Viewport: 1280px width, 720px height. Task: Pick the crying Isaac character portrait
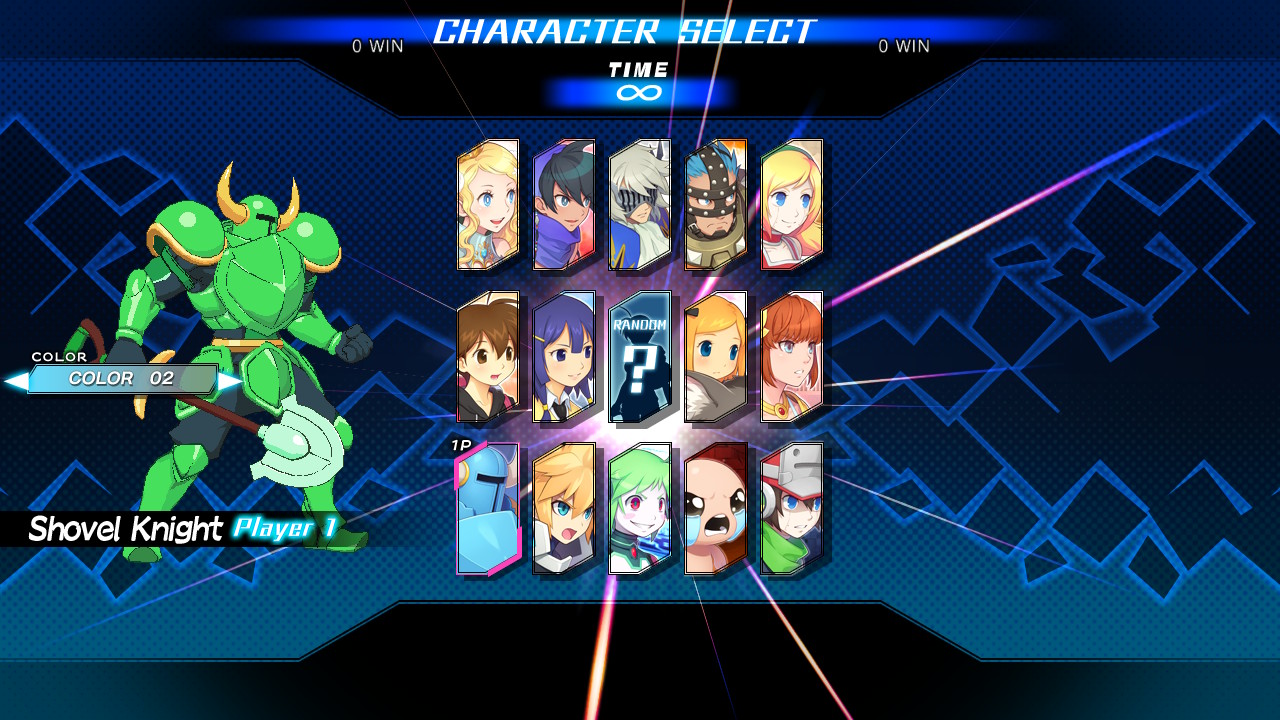point(716,509)
